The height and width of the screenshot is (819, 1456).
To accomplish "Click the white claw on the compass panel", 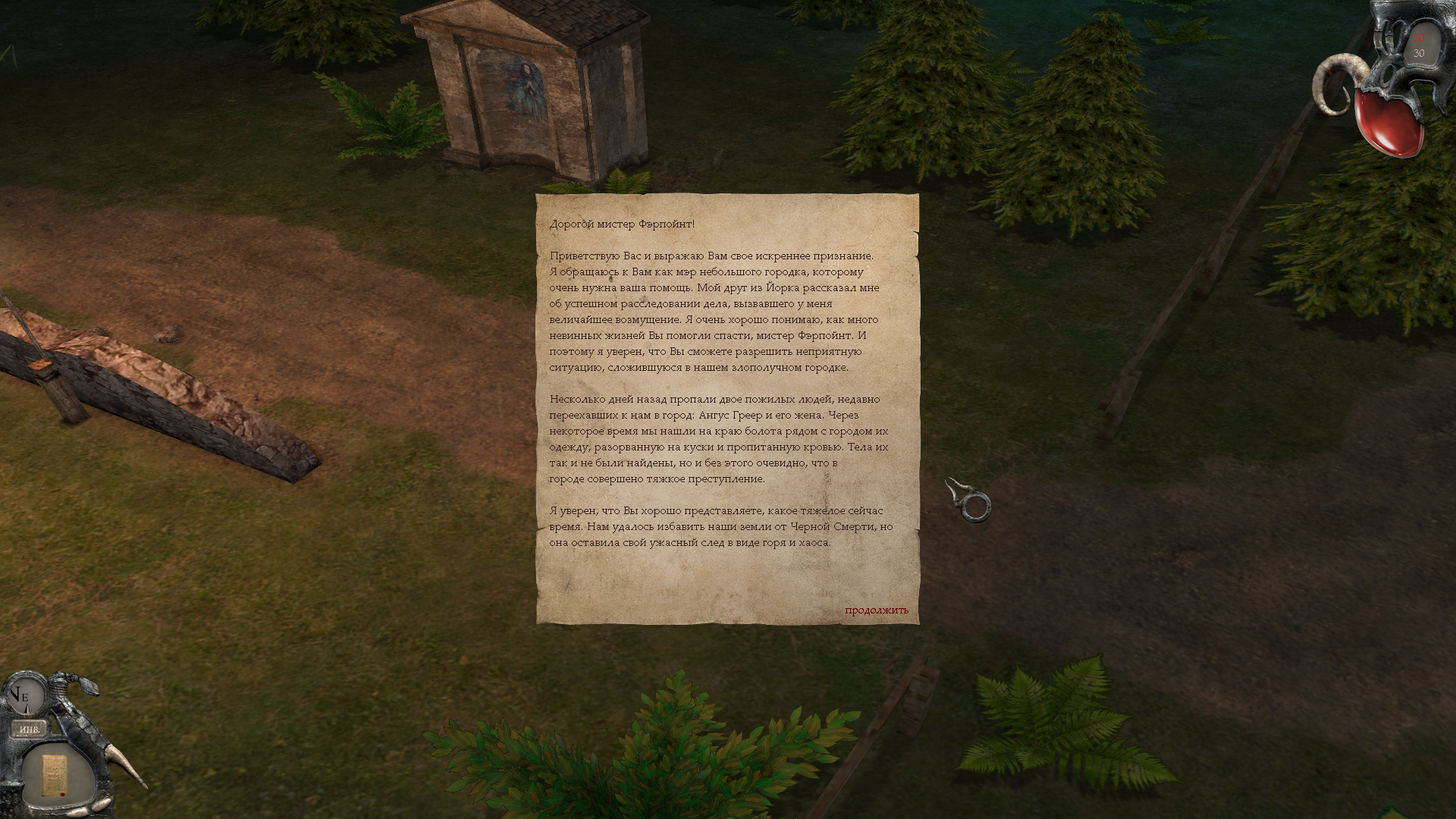I will [125, 767].
